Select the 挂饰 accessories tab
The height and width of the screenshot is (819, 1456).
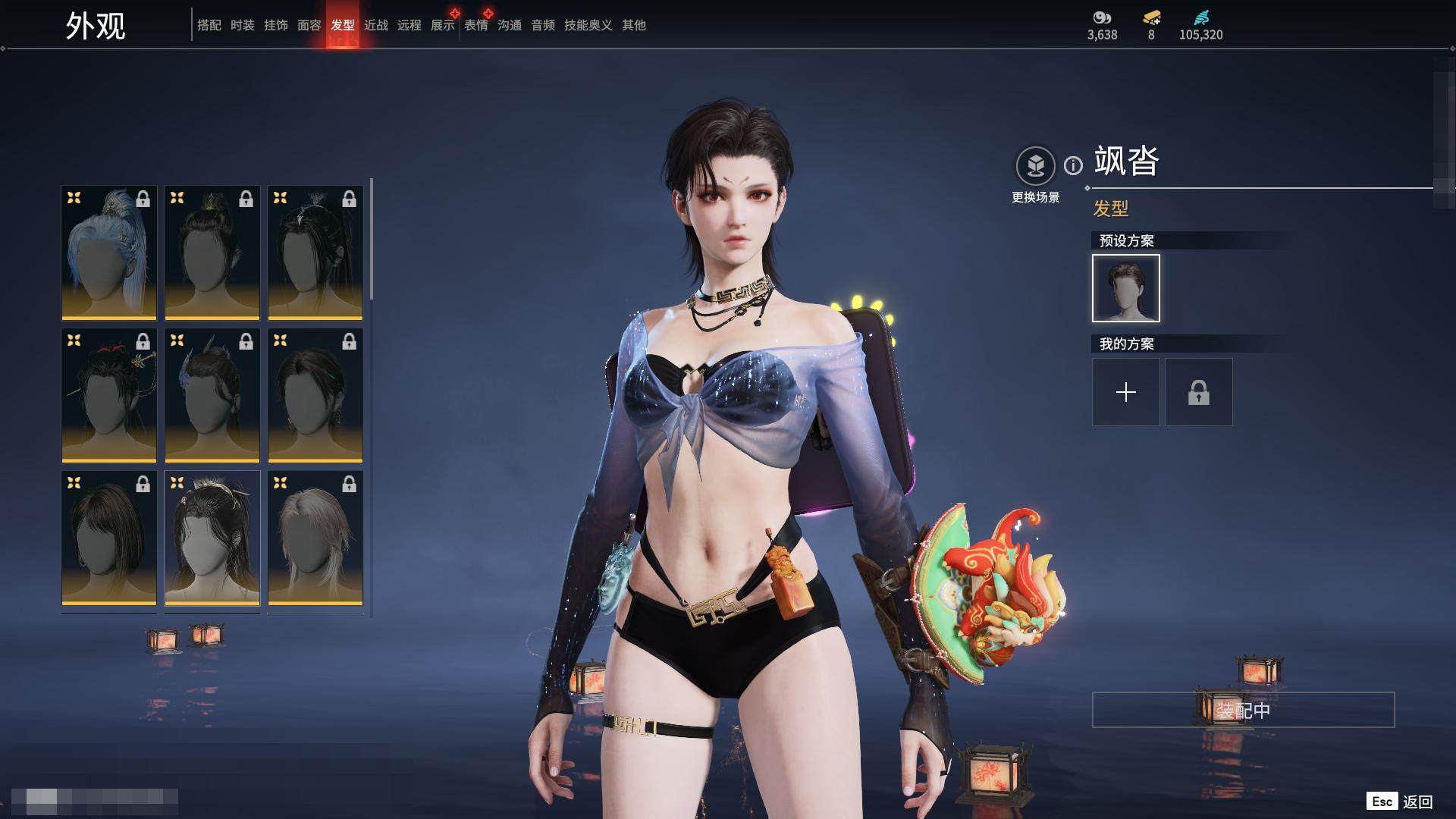point(276,25)
